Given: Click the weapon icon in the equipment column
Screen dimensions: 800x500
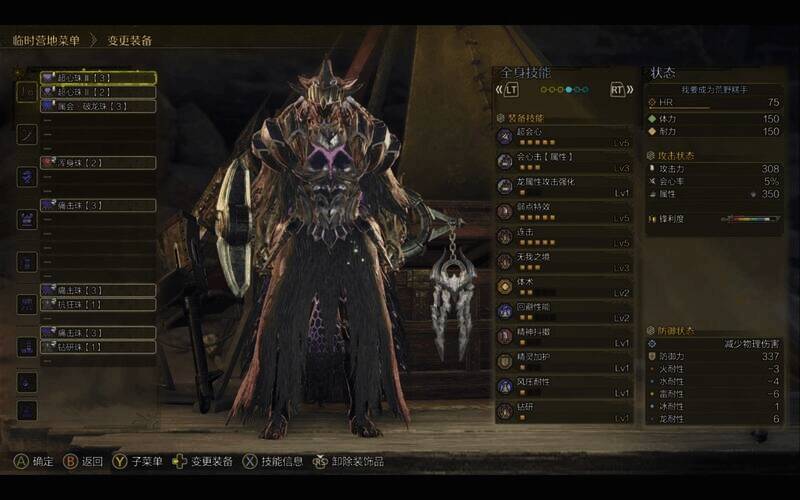Looking at the screenshot, I should (27, 90).
